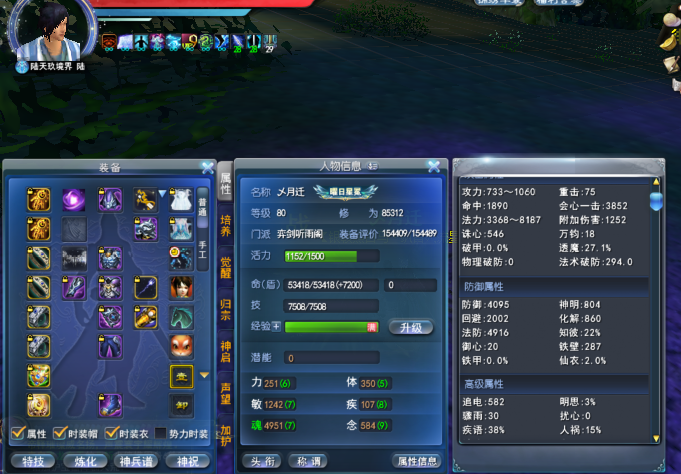Open the 头衔 title button

pos(262,461)
